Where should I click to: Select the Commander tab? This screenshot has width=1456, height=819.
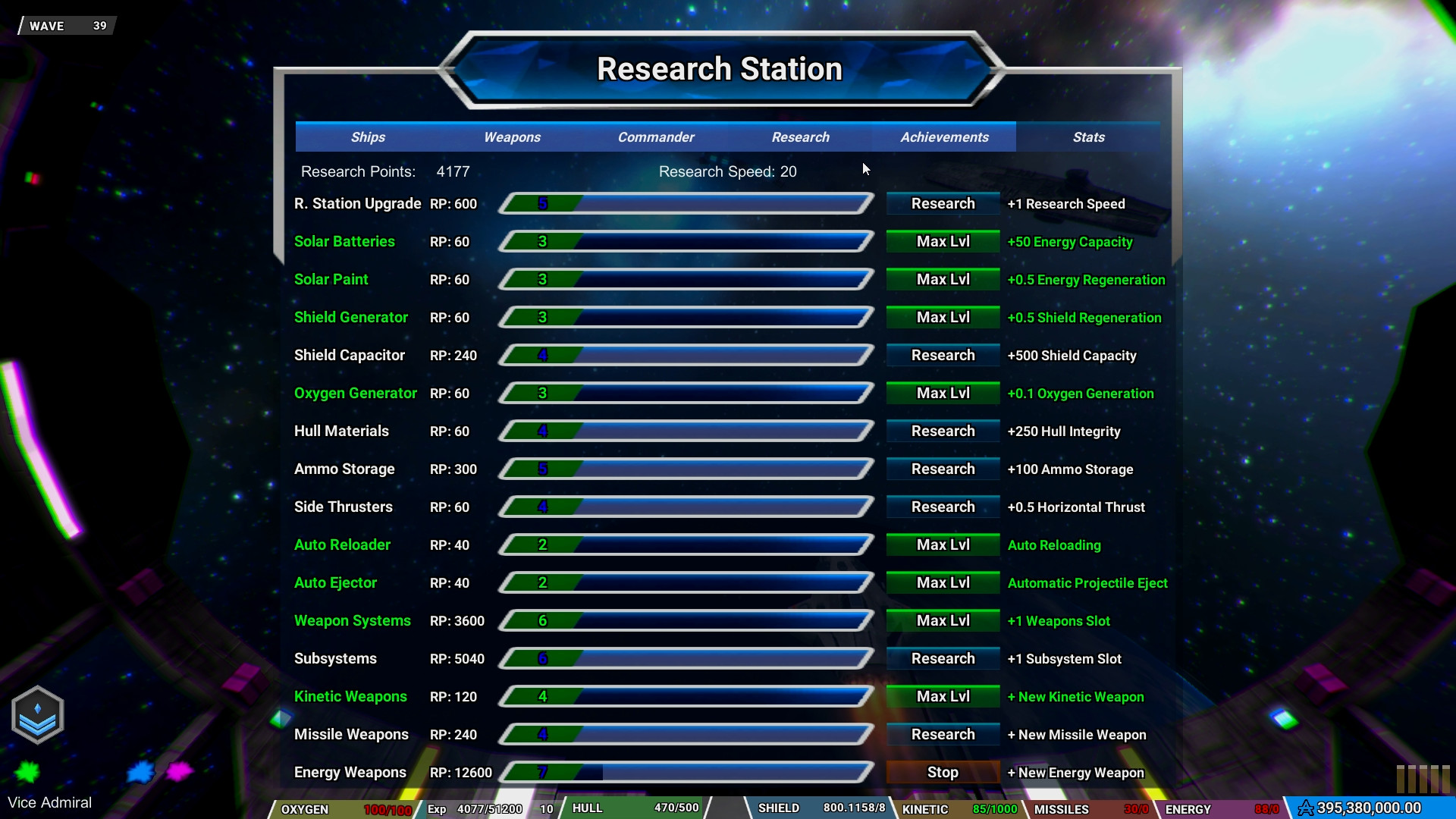tap(655, 137)
